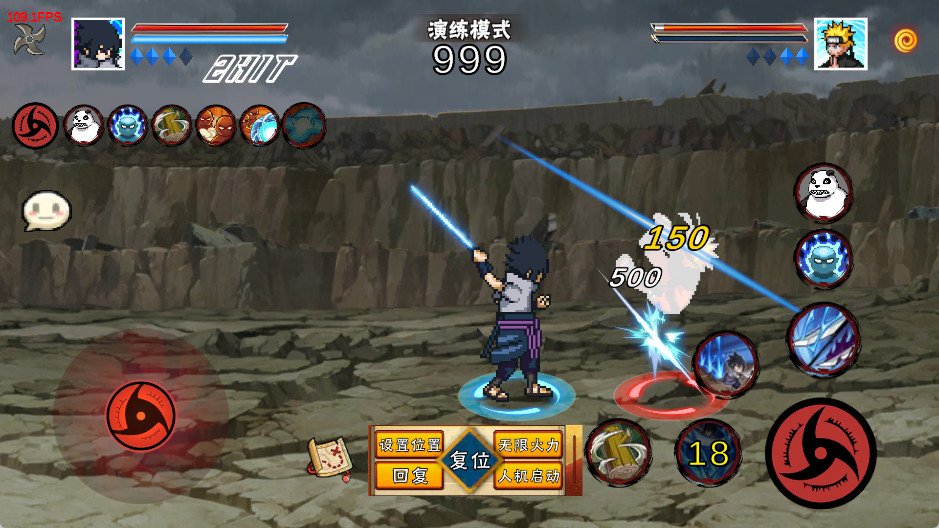Select the Sasuke player portrait
Screen dimensions: 939x528
pos(98,44)
